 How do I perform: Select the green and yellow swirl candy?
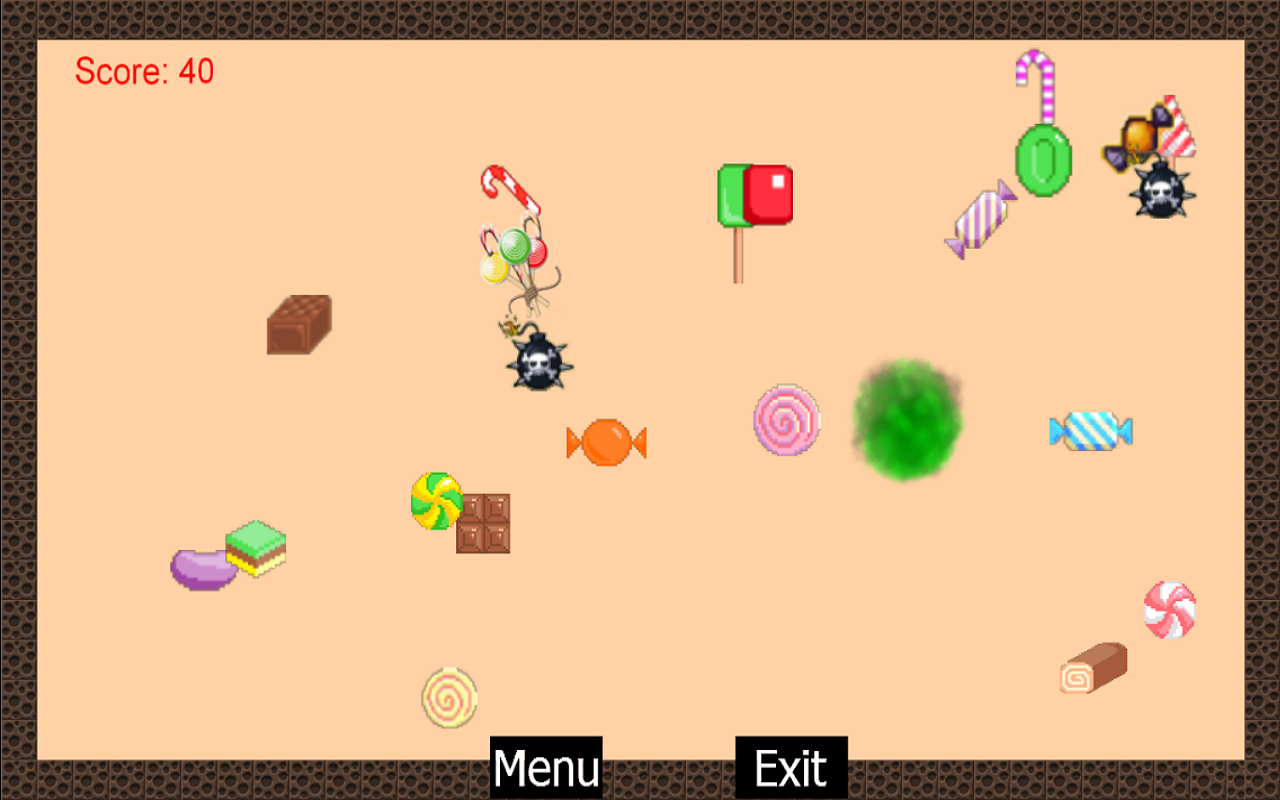coord(434,500)
